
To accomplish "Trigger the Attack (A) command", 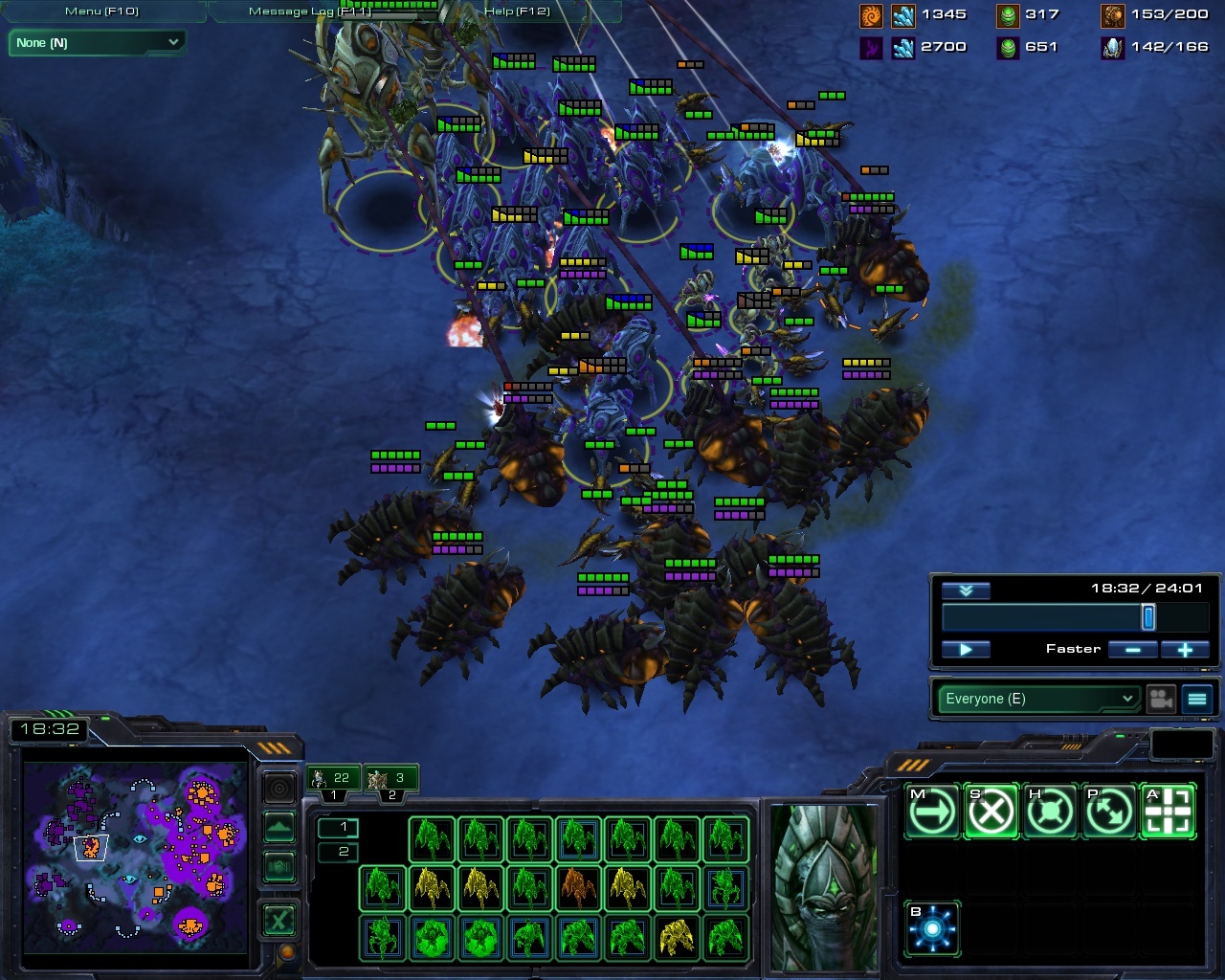I will (x=1167, y=810).
